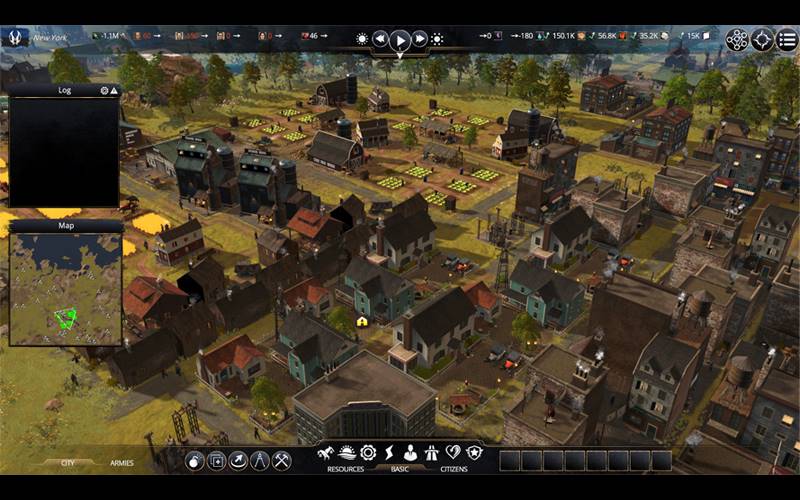Choose the gear industry build icon
This screenshot has width=800, height=500.
coord(368,453)
